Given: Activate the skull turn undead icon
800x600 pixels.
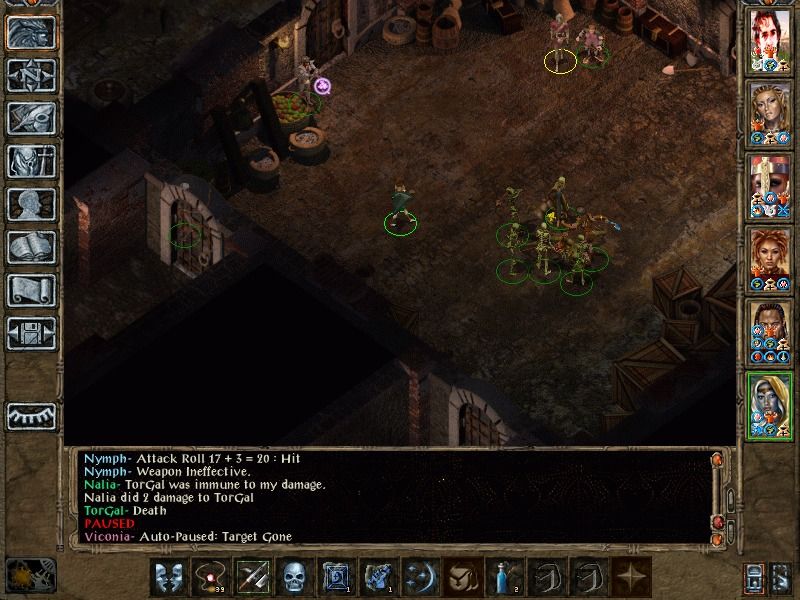Looking at the screenshot, I should pyautogui.click(x=293, y=578).
